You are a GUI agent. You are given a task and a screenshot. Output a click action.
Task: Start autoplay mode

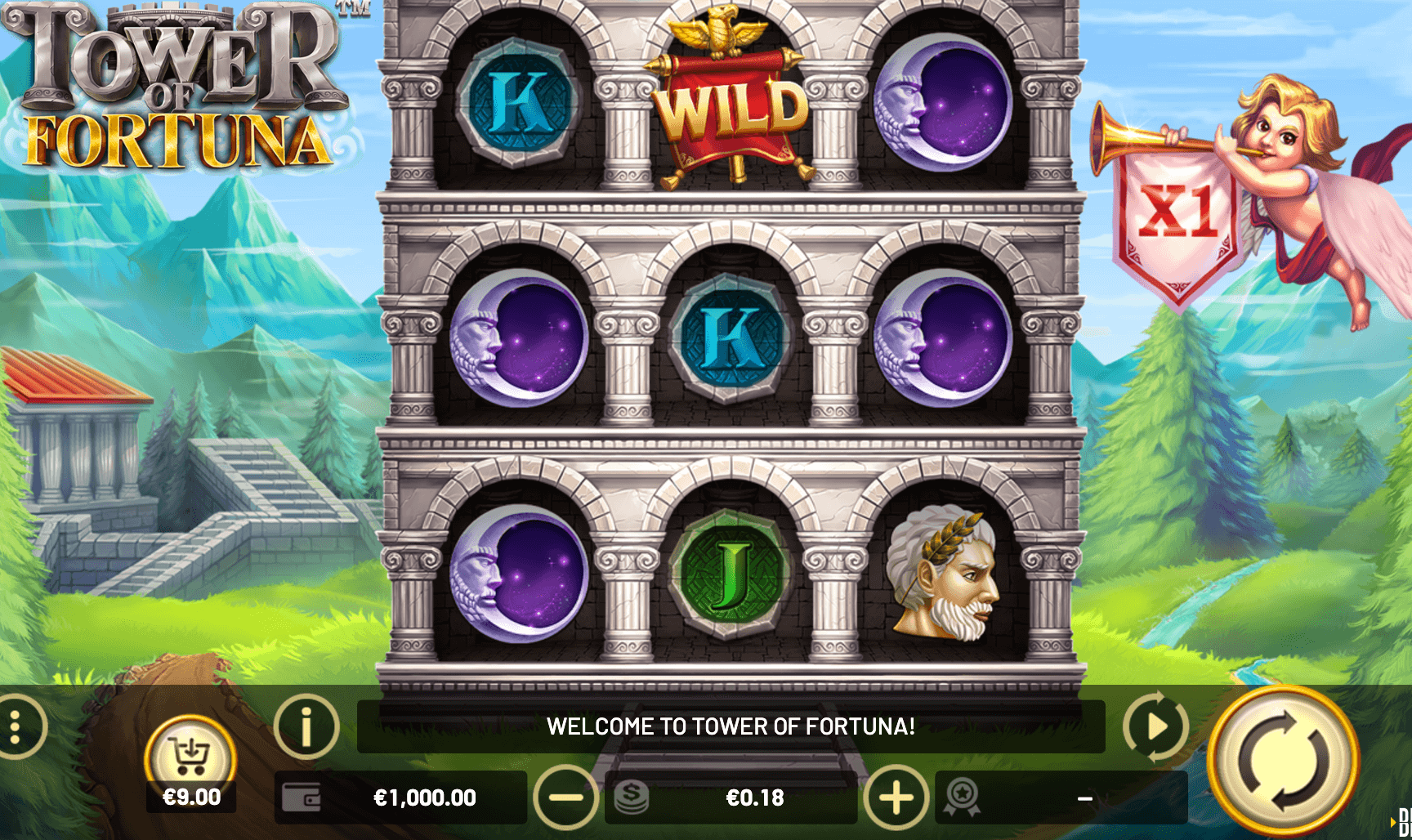pos(1155,726)
